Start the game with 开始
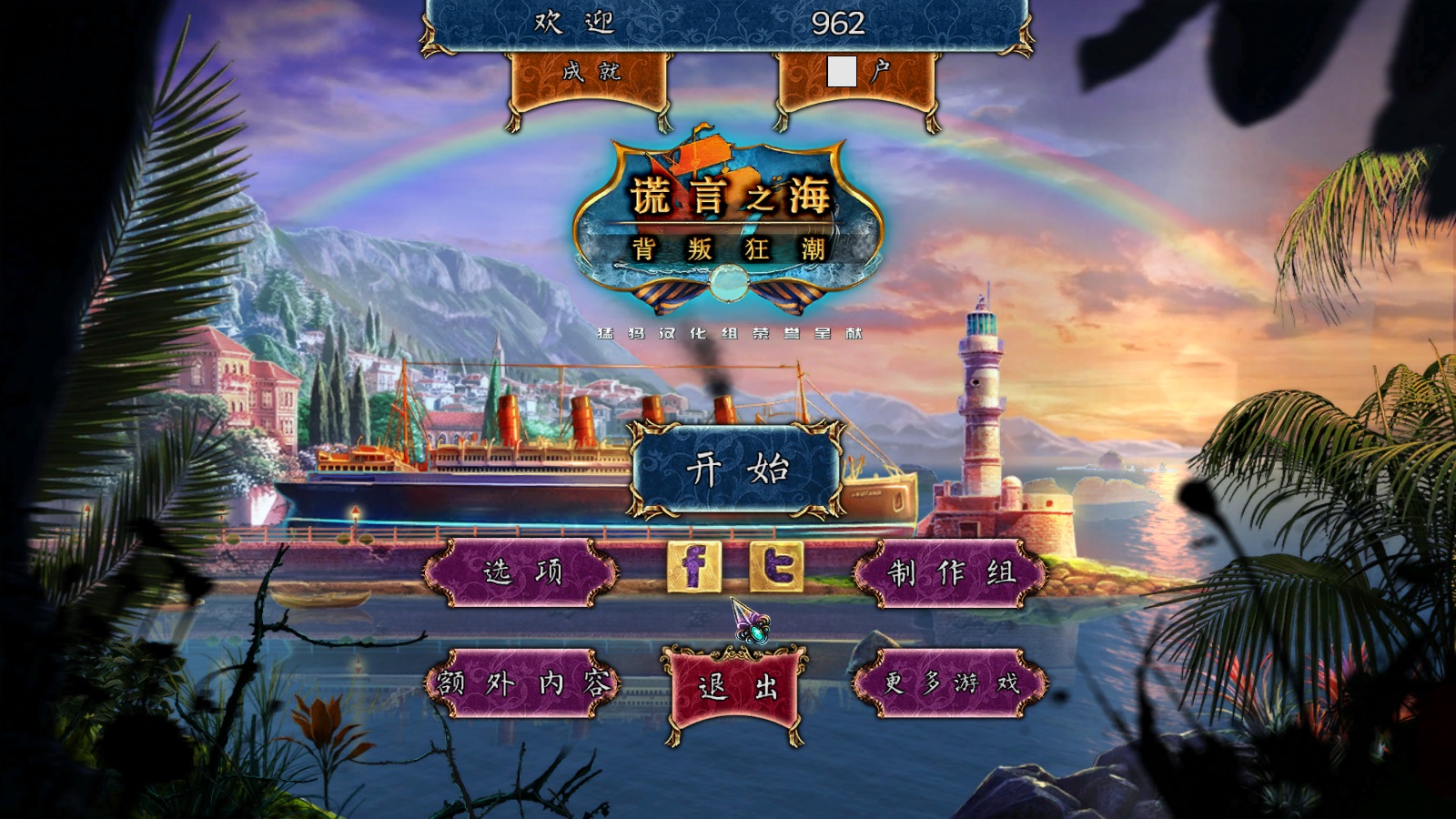This screenshot has height=819, width=1456. coord(736,470)
